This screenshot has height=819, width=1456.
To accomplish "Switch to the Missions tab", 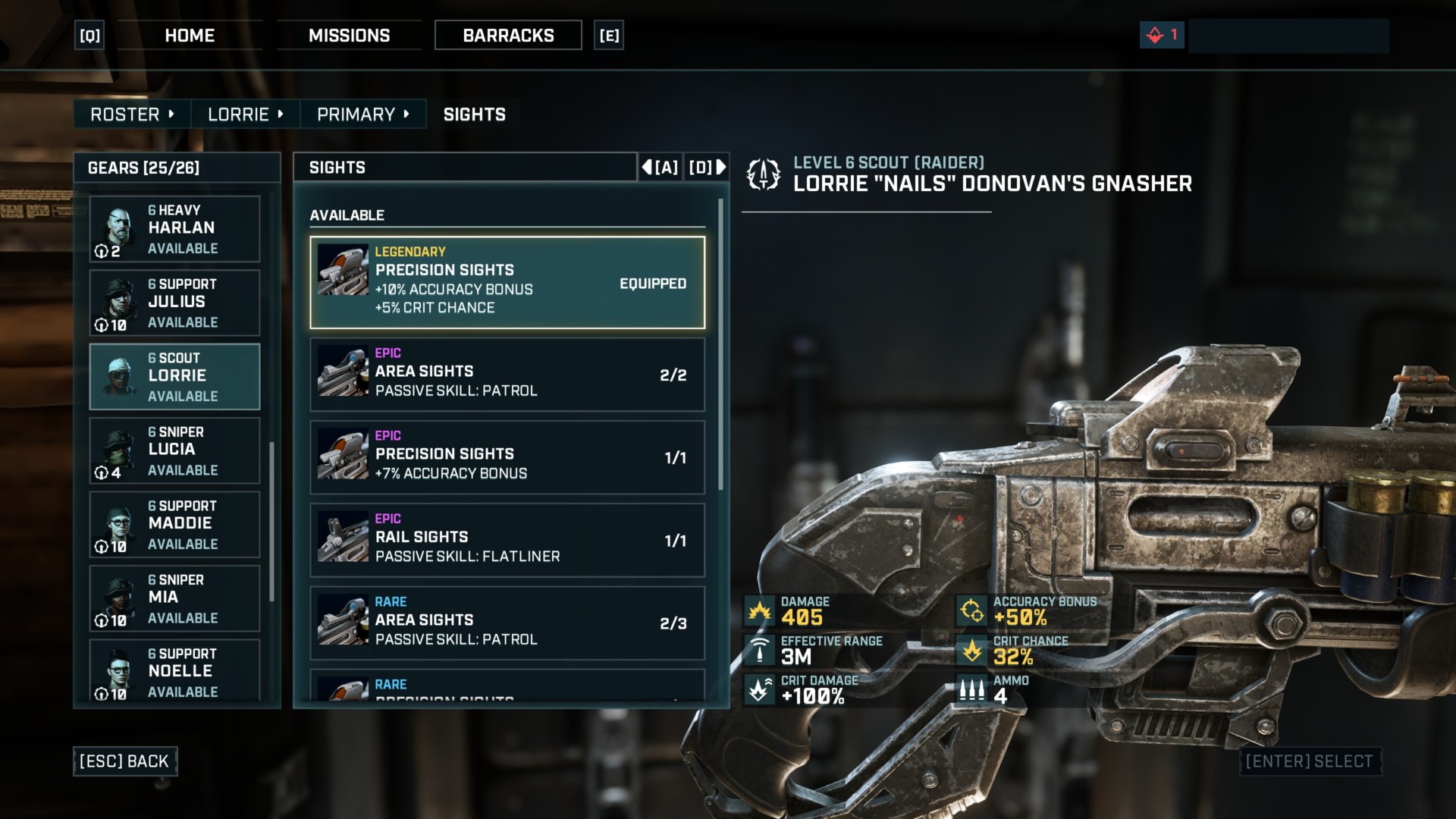I will tap(349, 36).
